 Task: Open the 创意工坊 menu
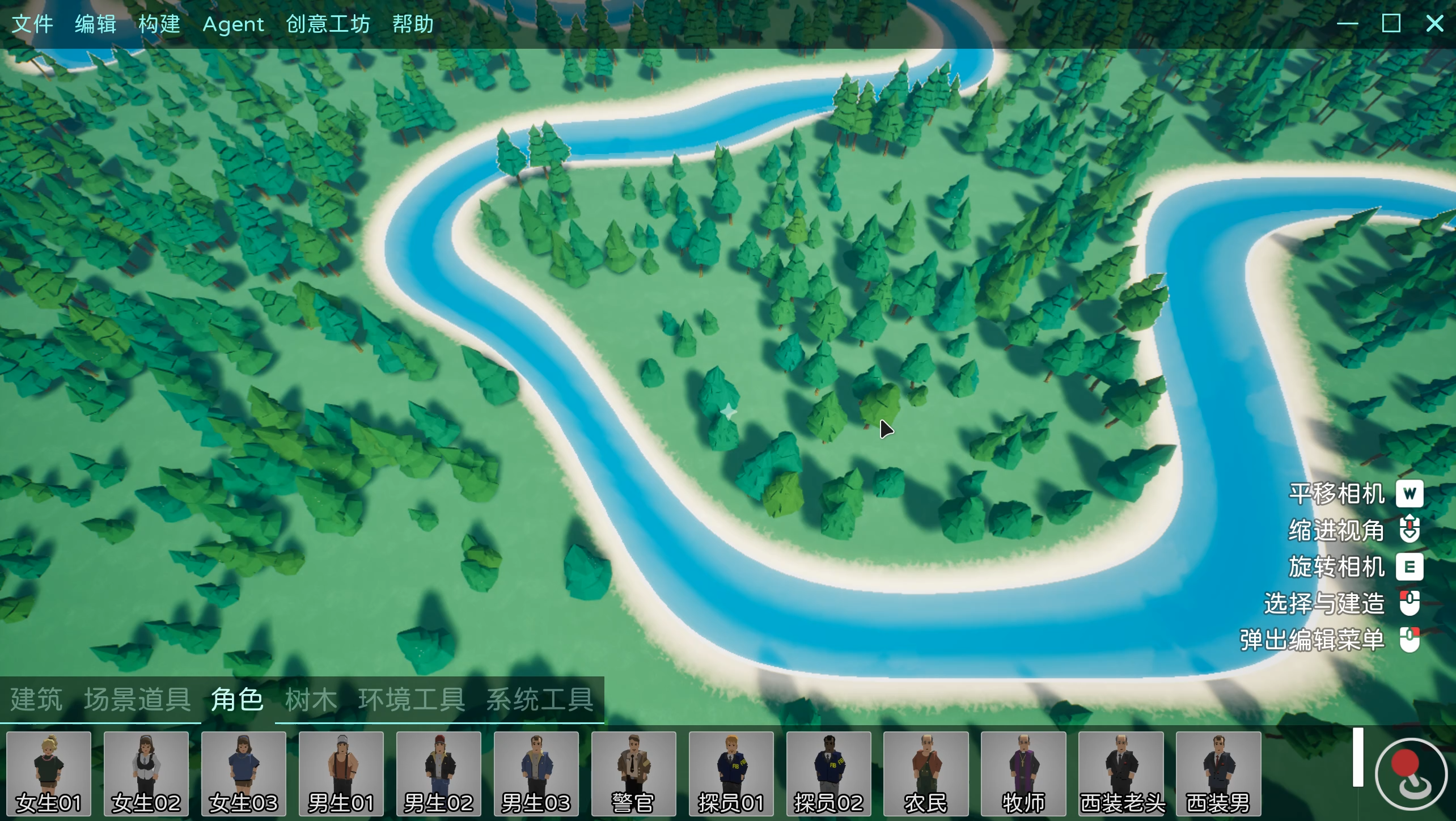pos(328,24)
